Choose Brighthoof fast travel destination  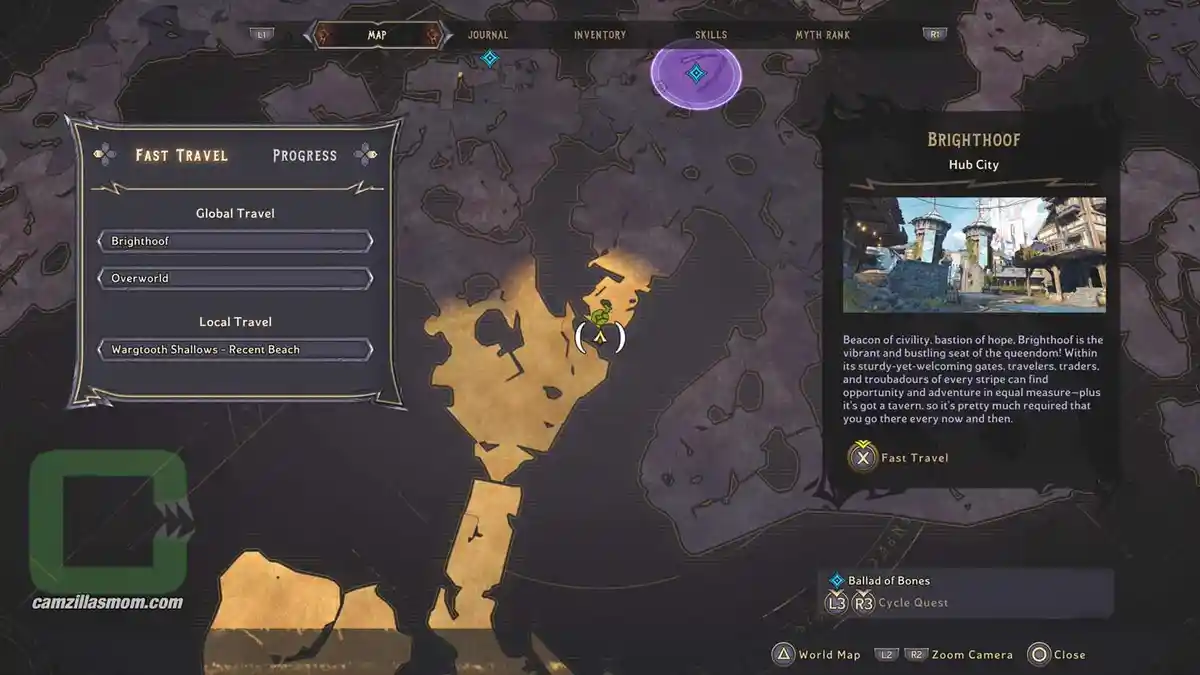(x=235, y=242)
